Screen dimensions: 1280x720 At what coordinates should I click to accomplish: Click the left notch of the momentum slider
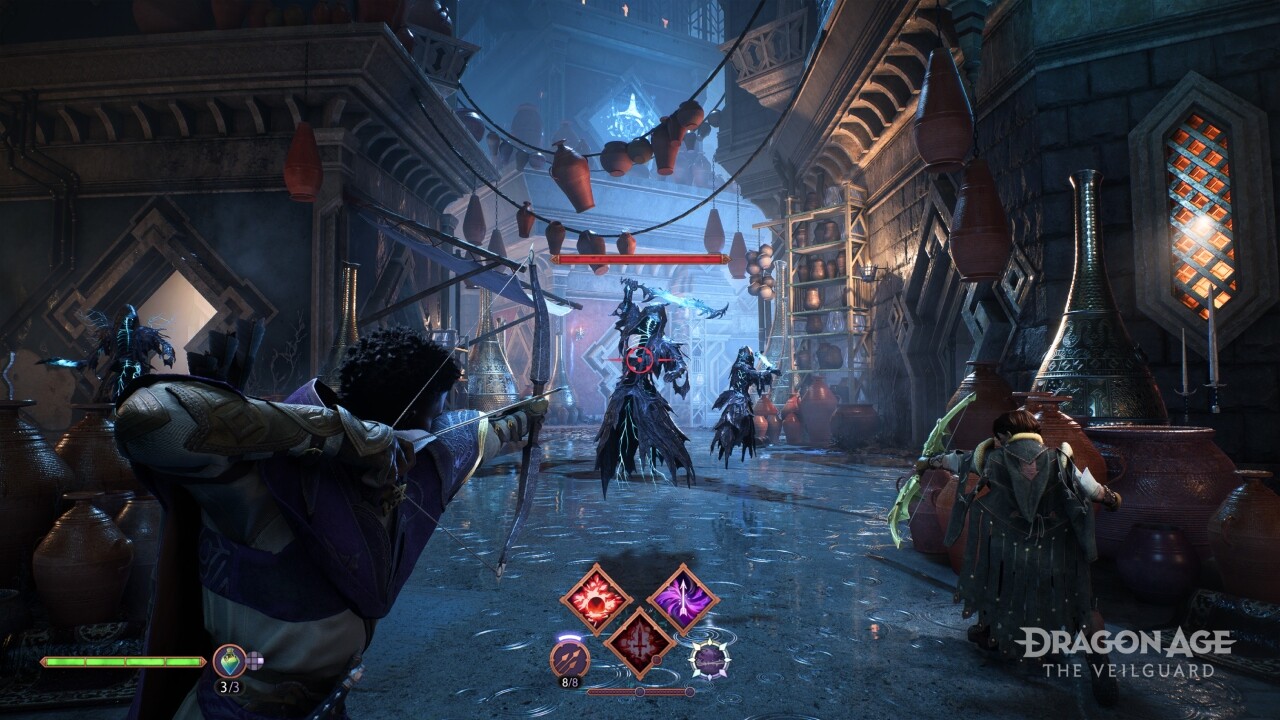click(640, 691)
